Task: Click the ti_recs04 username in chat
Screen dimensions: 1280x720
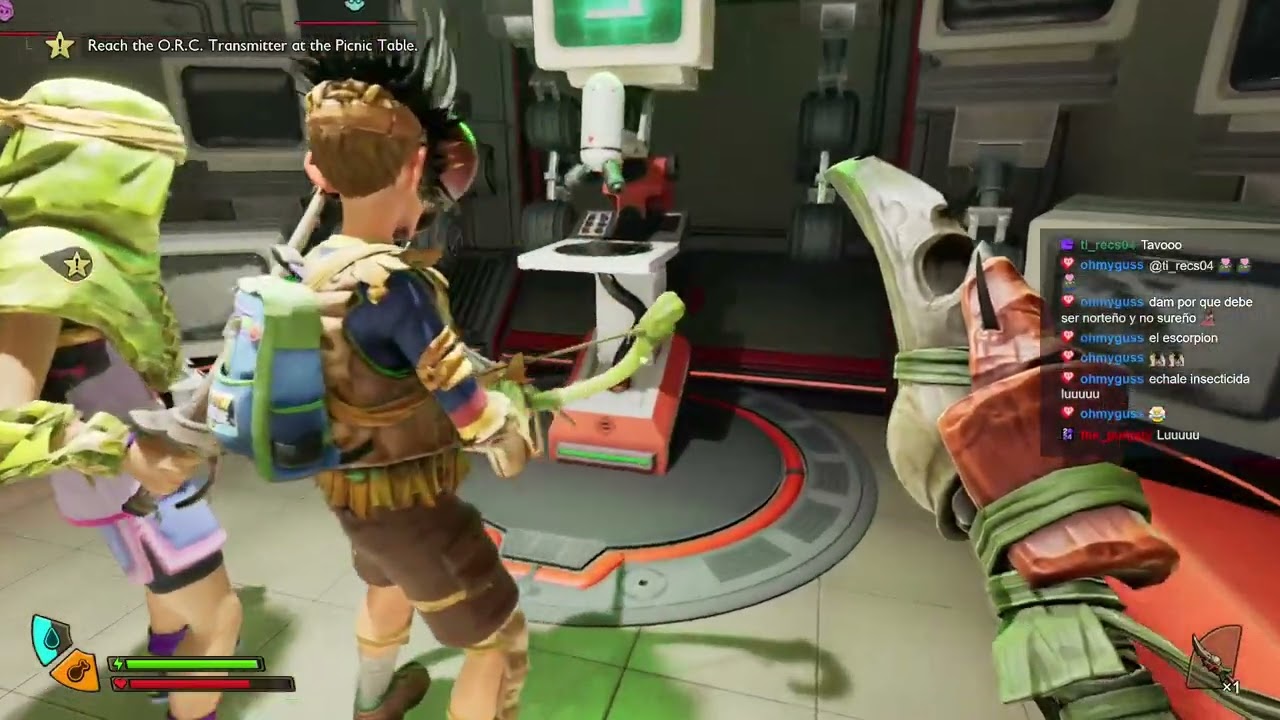Action: [x=1107, y=245]
